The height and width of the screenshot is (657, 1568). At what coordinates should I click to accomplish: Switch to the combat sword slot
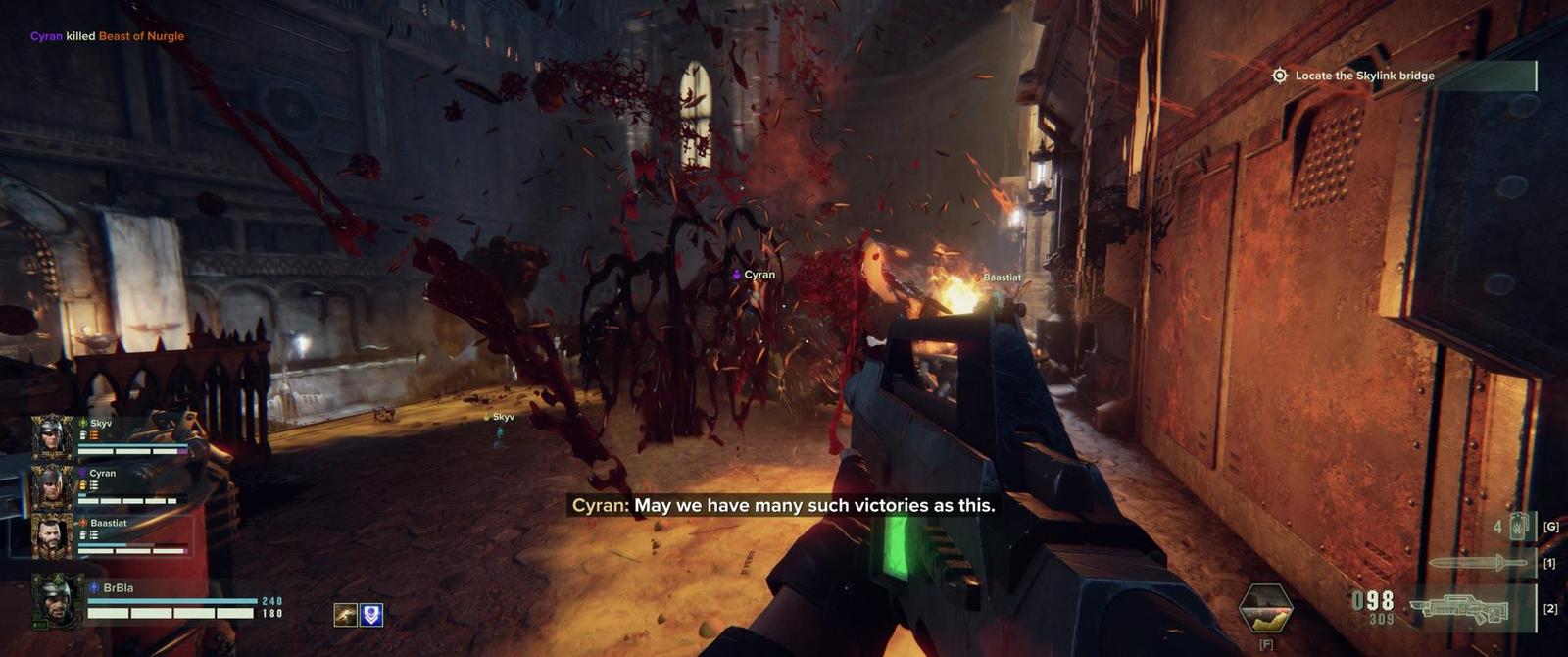pyautogui.click(x=1480, y=563)
